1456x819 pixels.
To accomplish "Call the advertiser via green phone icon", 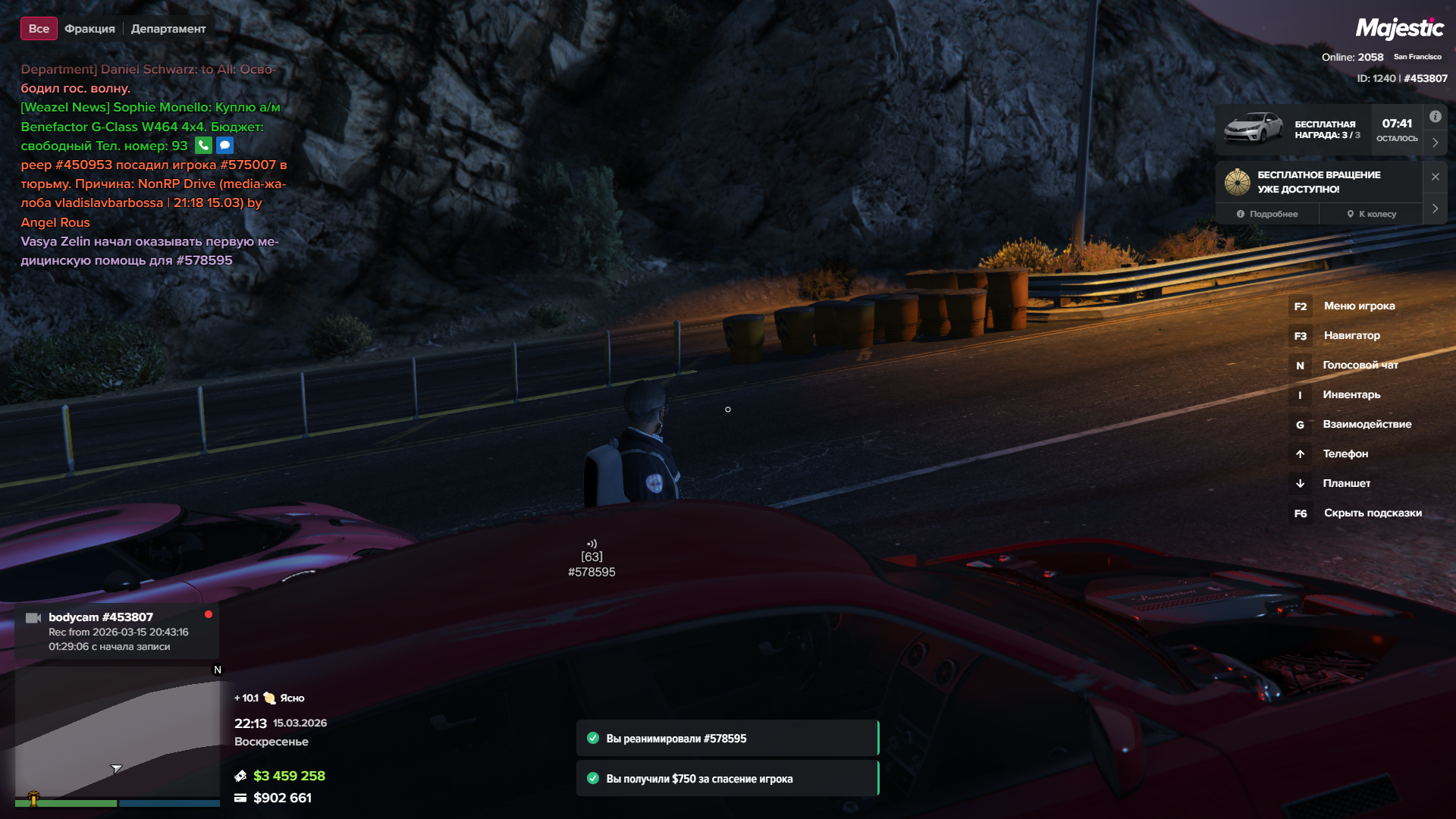I will (203, 146).
